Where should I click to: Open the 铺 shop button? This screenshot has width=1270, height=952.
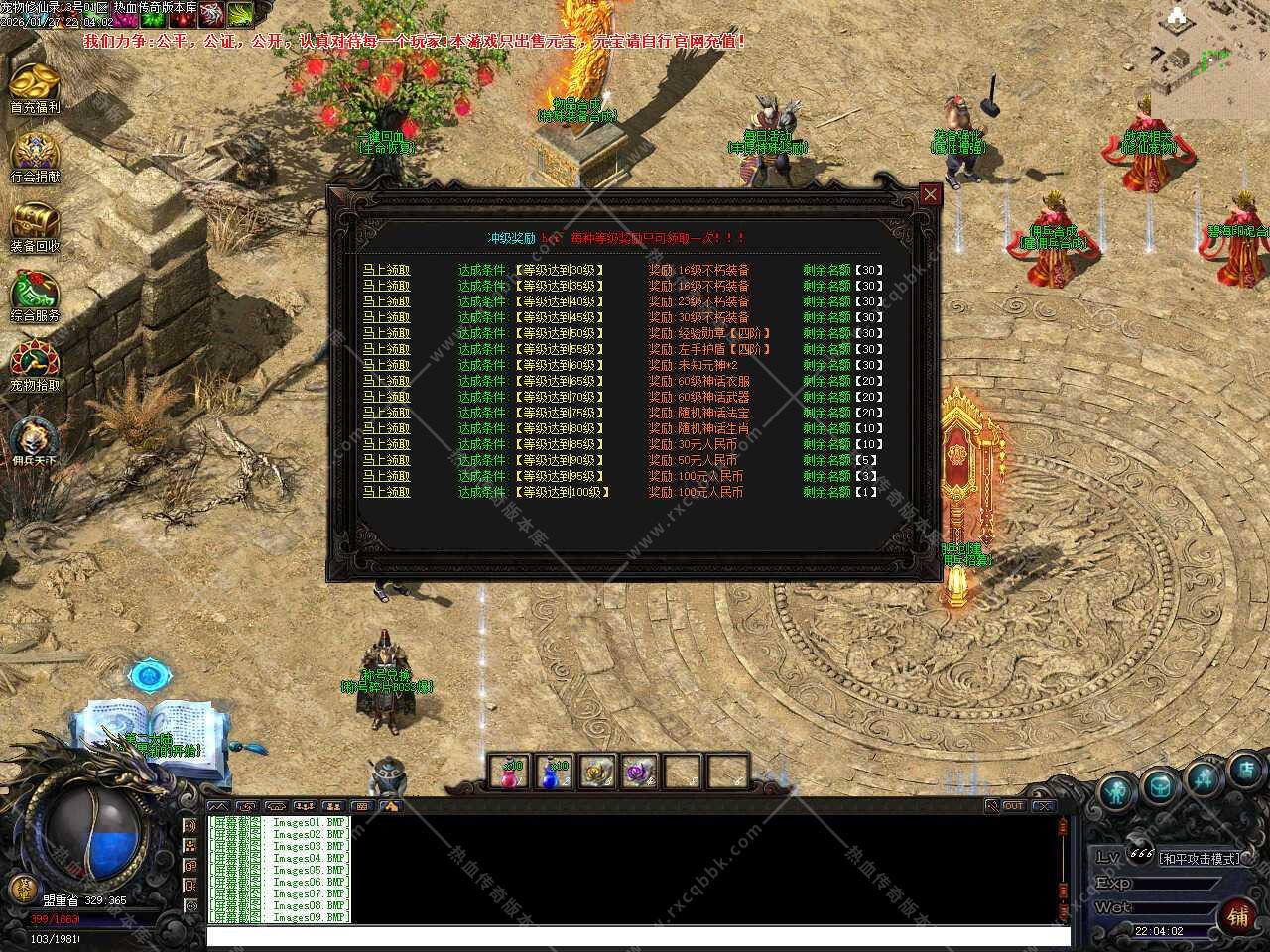point(1238,915)
